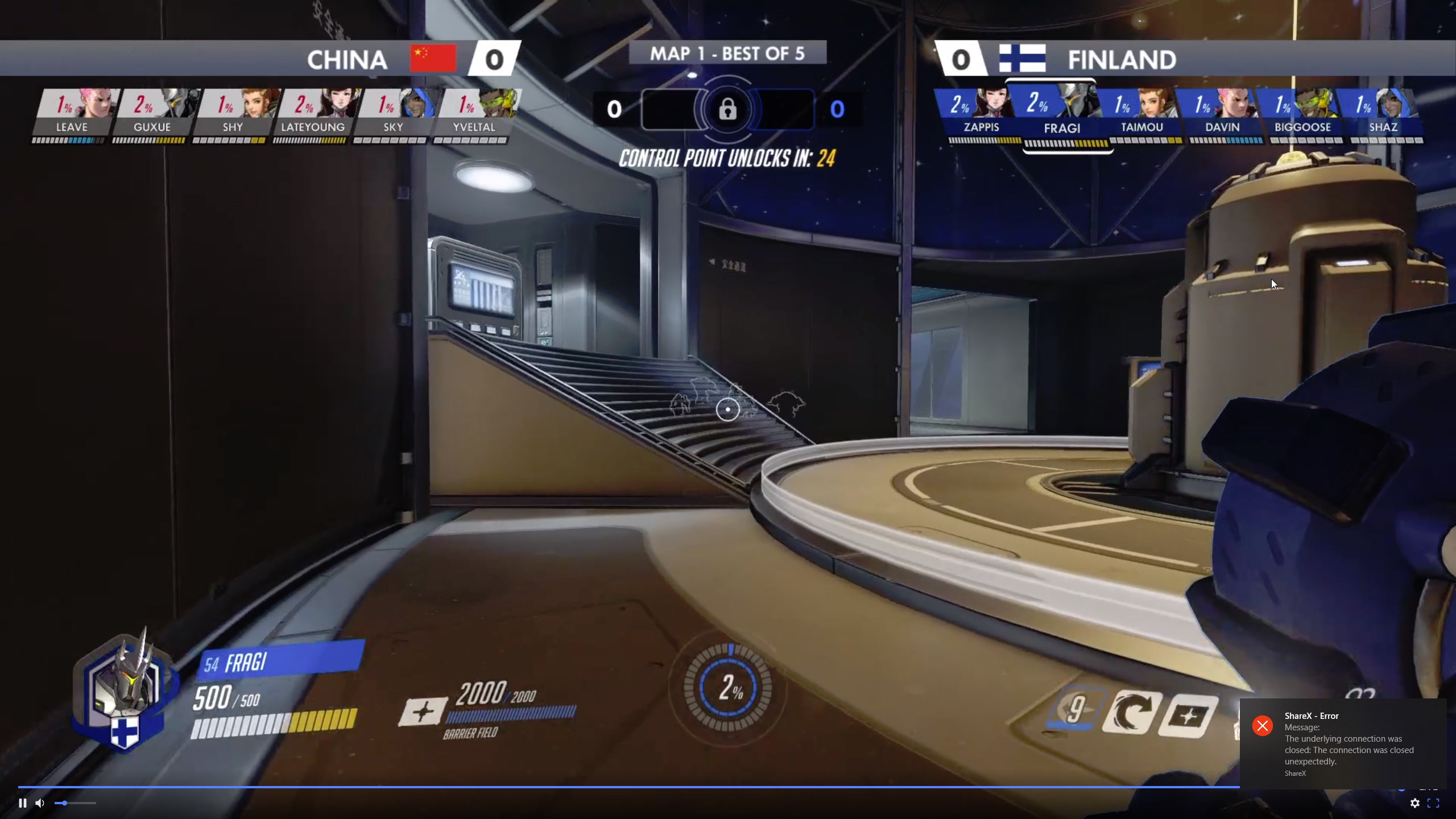Select LEAVE's player card on team China

[72, 114]
